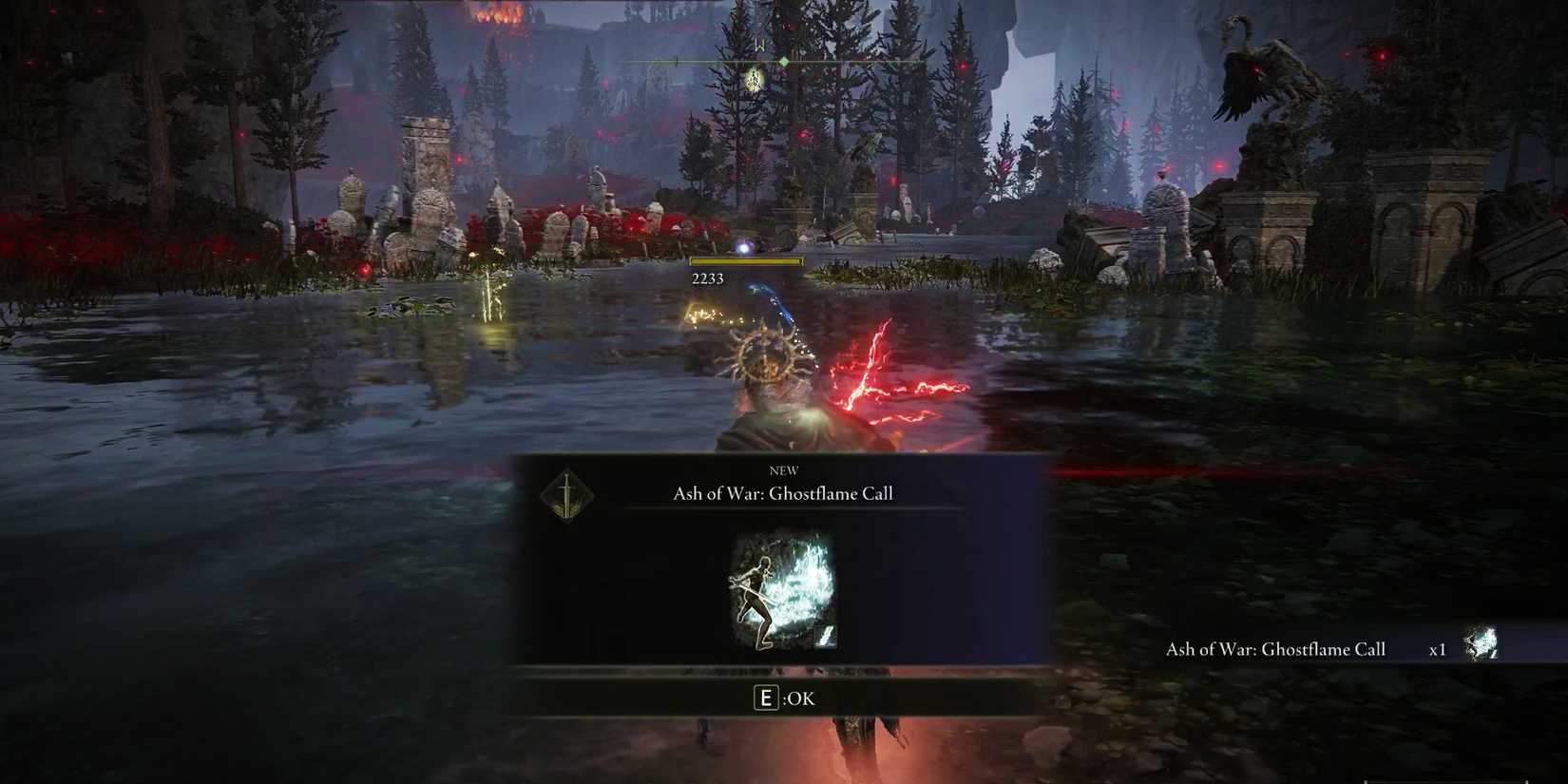Click the x1 quantity in the notification
This screenshot has height=784, width=1568.
click(x=1438, y=649)
